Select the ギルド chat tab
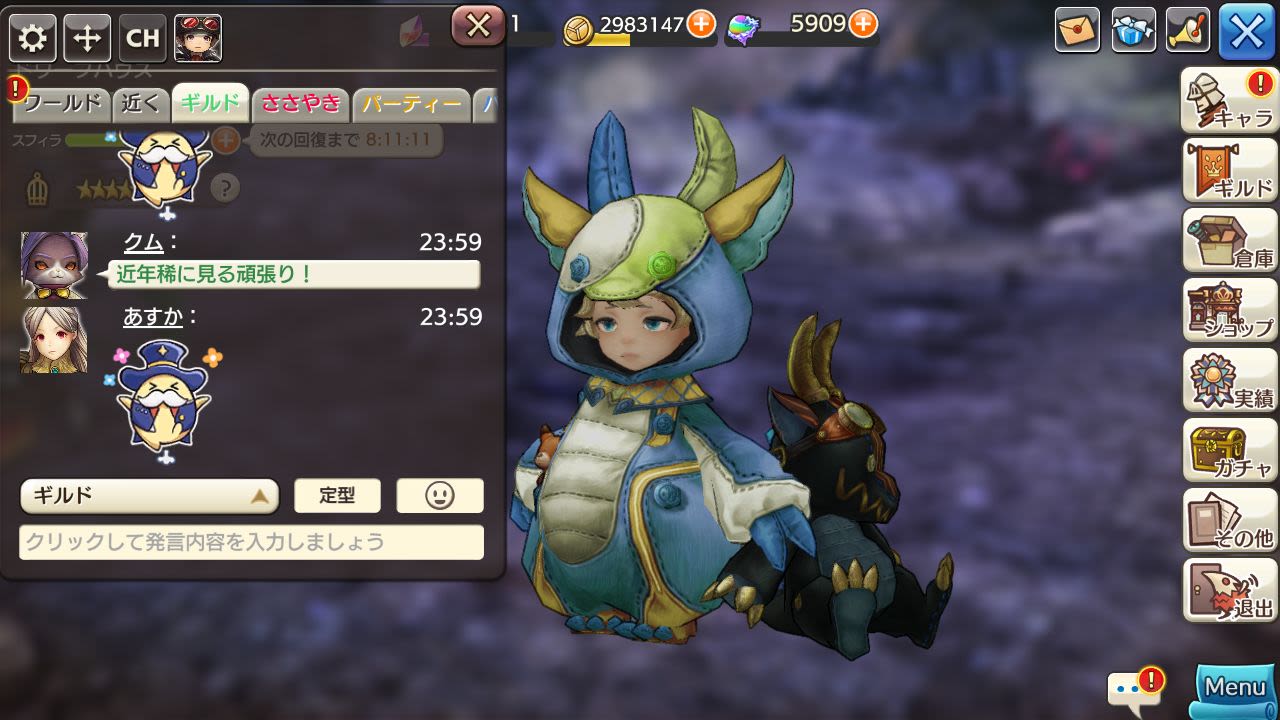Viewport: 1280px width, 720px height. (210, 103)
